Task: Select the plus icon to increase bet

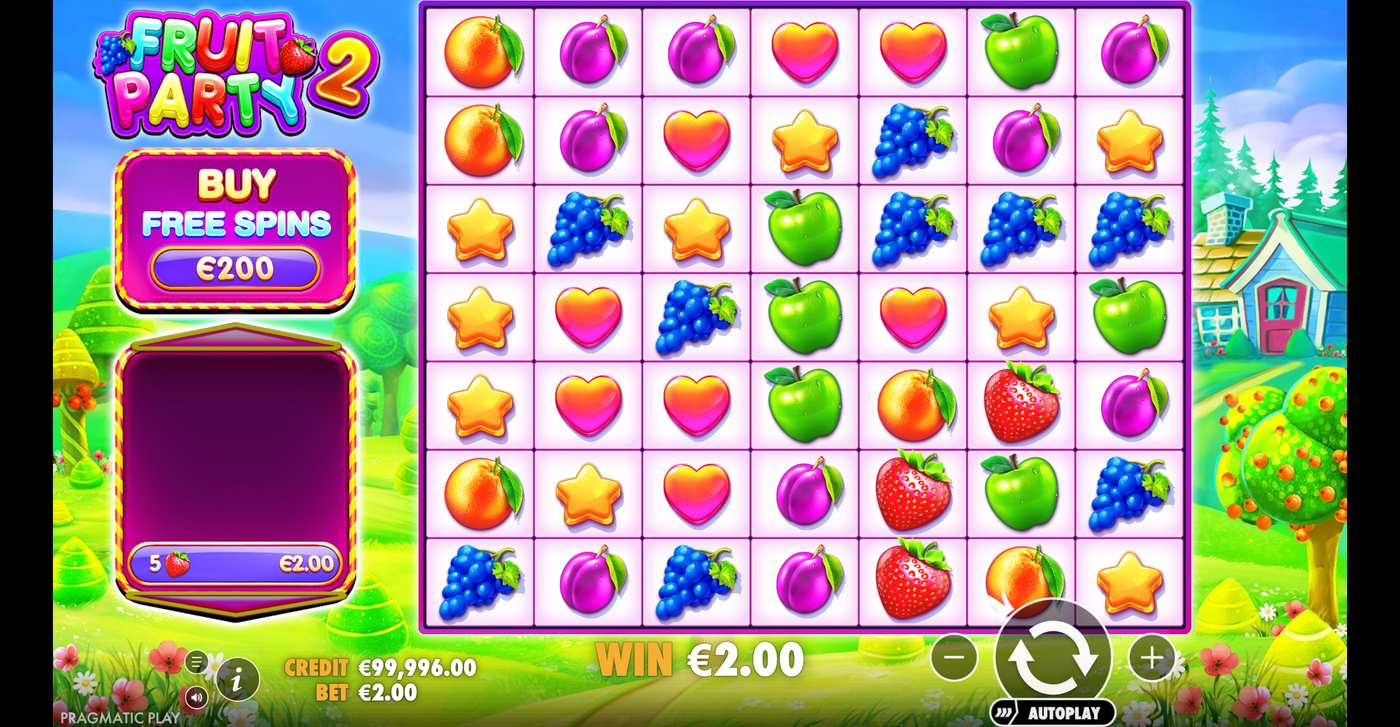Action: click(1152, 658)
